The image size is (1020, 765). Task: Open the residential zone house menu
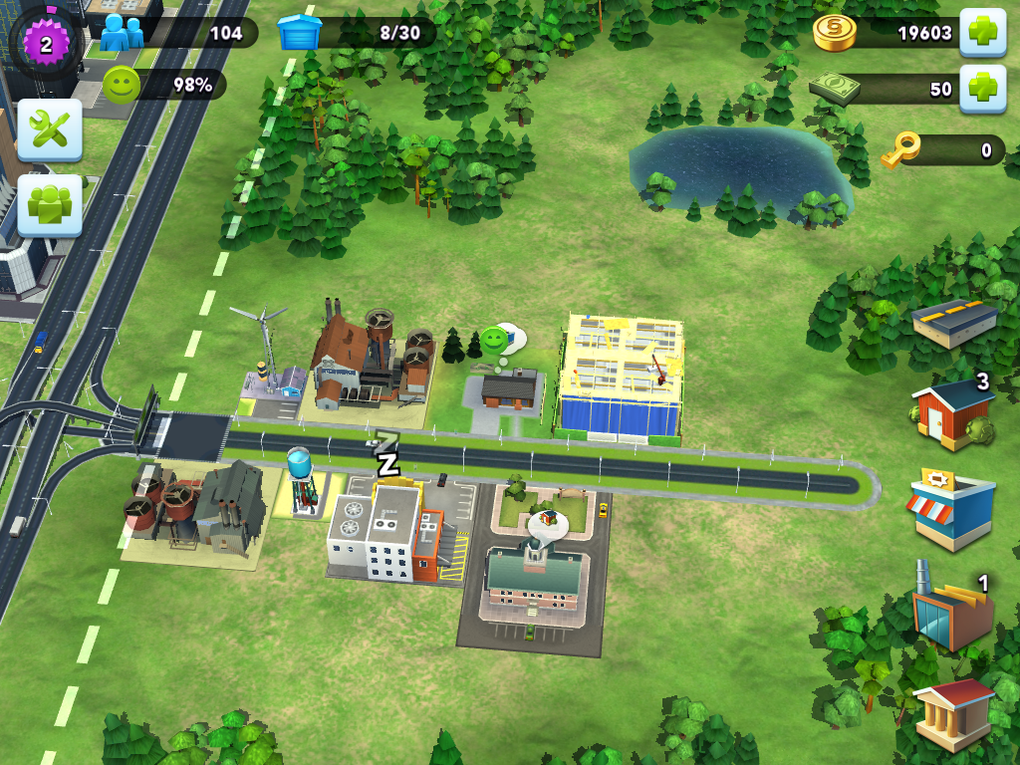pos(952,412)
